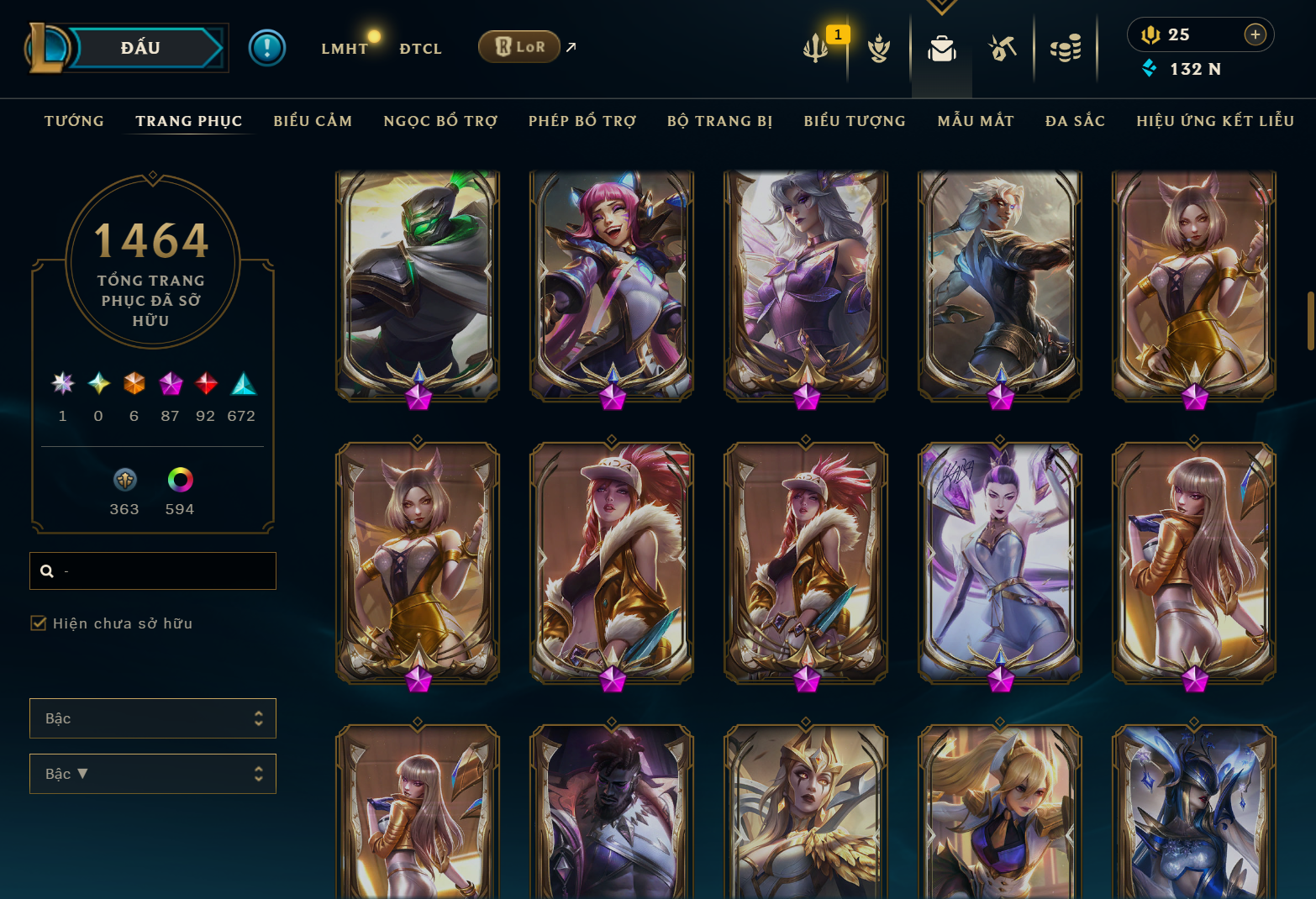Viewport: 1316px width, 899px height.
Task: Expand the LoR external link arrow
Action: pyautogui.click(x=571, y=47)
